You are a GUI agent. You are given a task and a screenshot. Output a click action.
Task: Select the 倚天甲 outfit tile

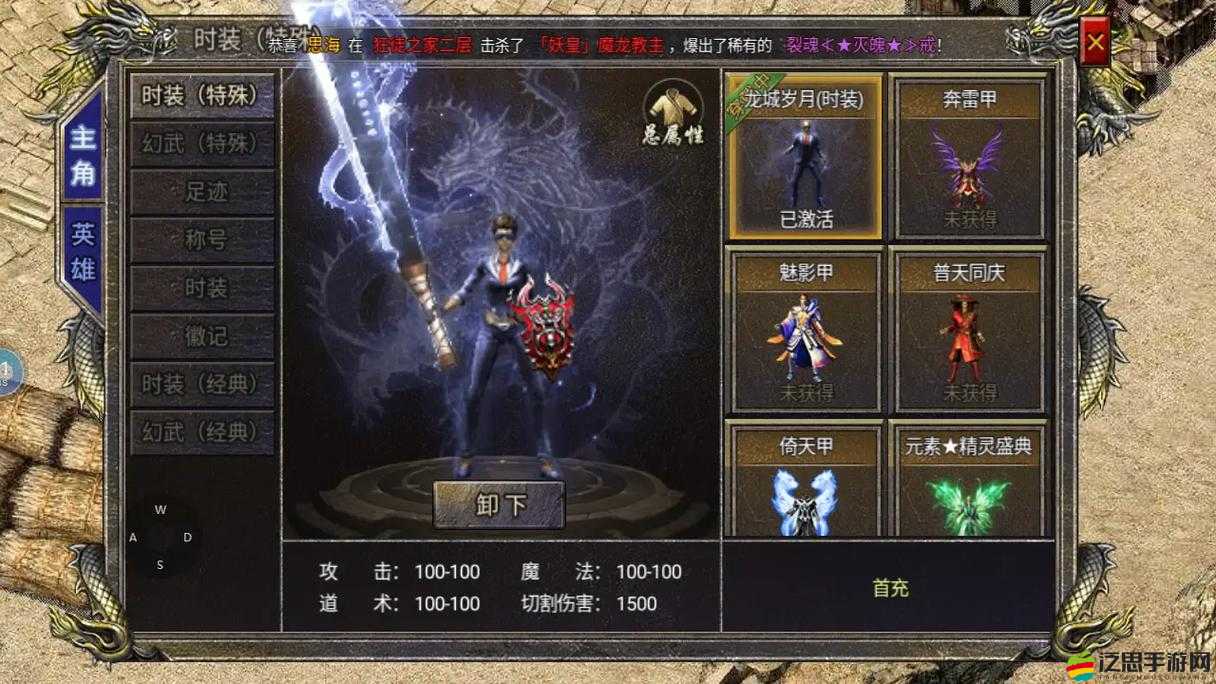[805, 480]
